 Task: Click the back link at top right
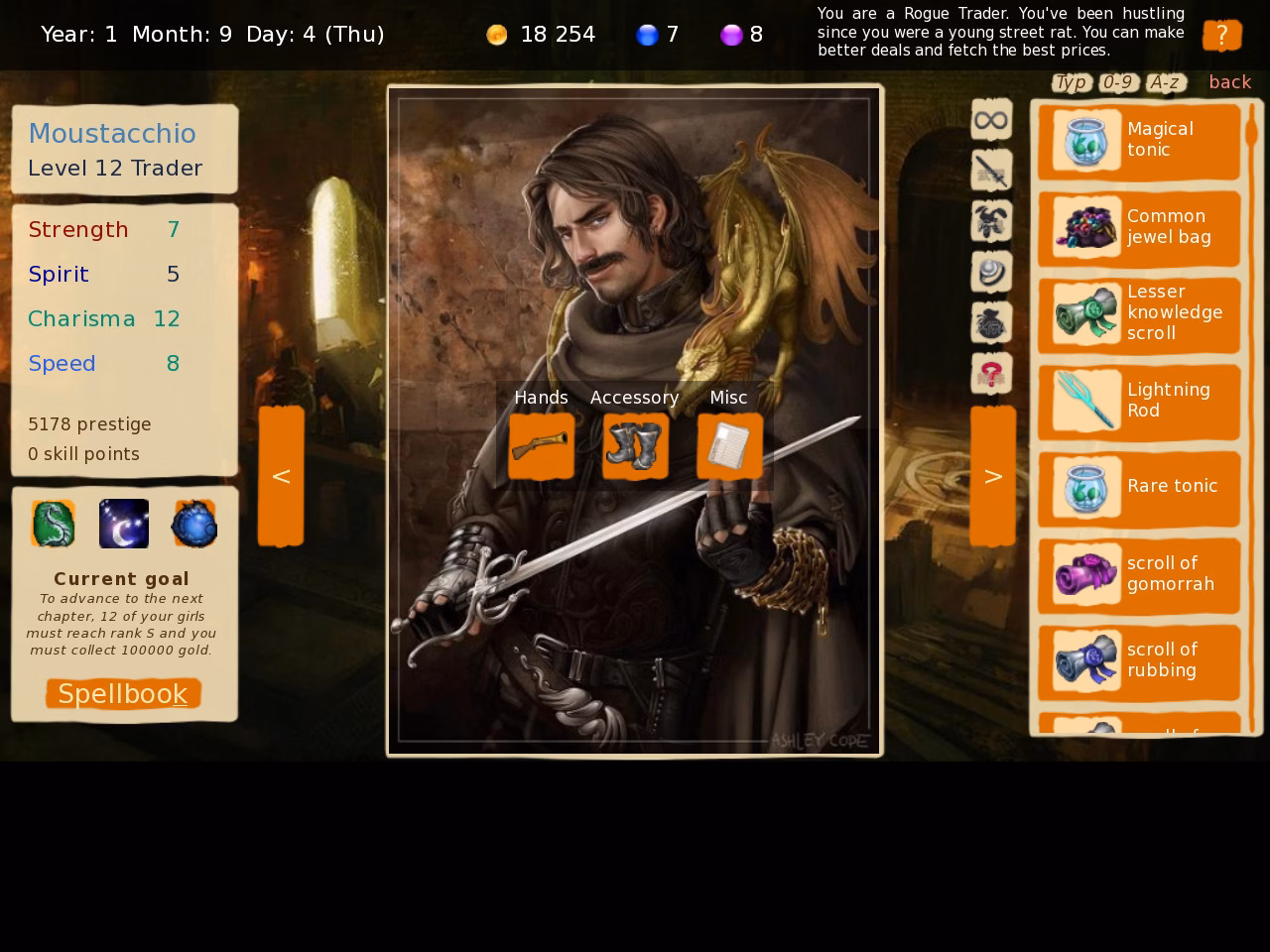(1229, 82)
